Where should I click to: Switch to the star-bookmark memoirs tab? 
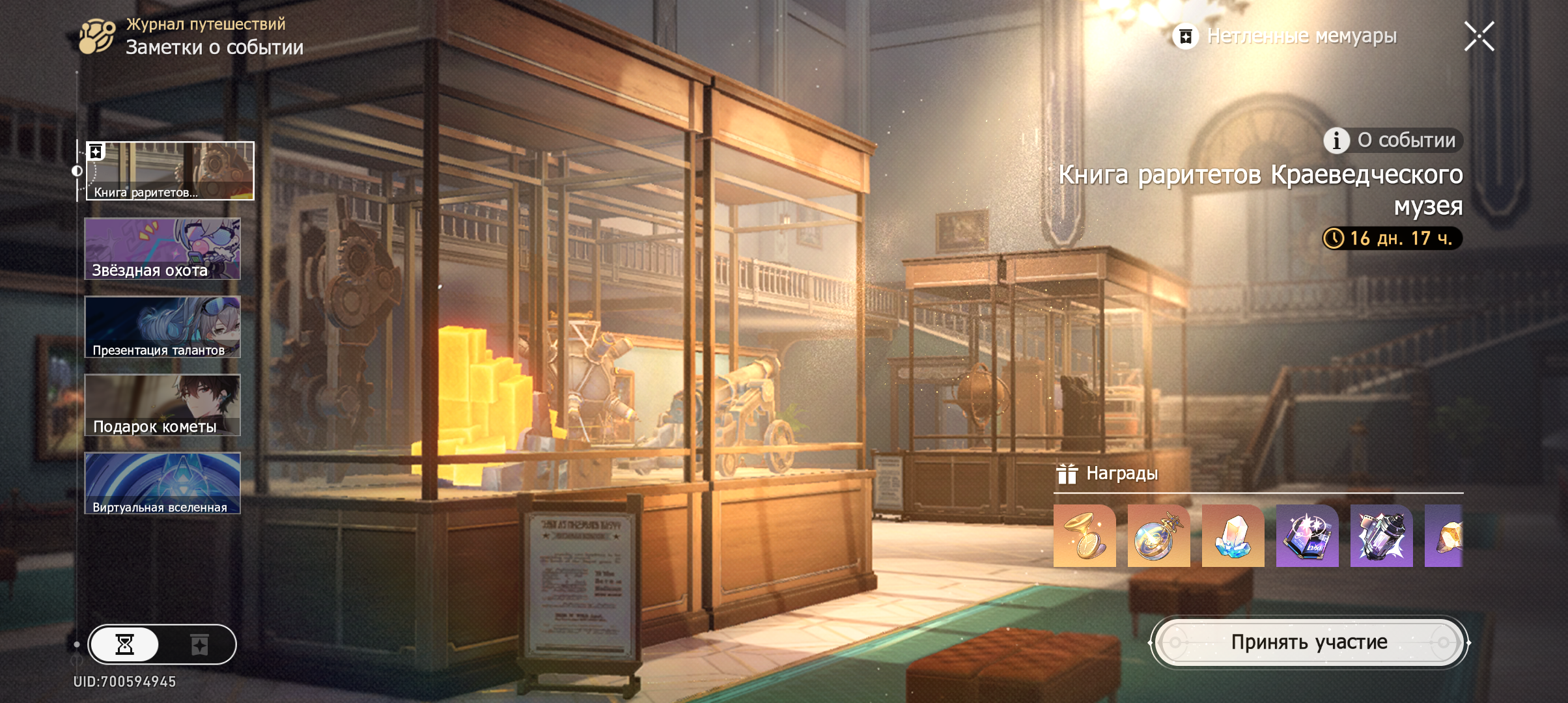[x=199, y=644]
